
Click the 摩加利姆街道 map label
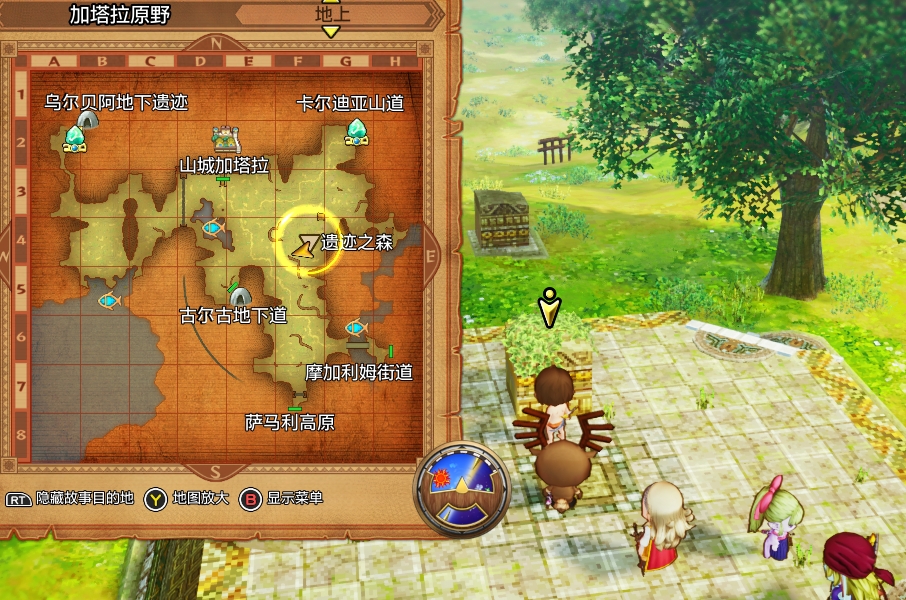359,372
